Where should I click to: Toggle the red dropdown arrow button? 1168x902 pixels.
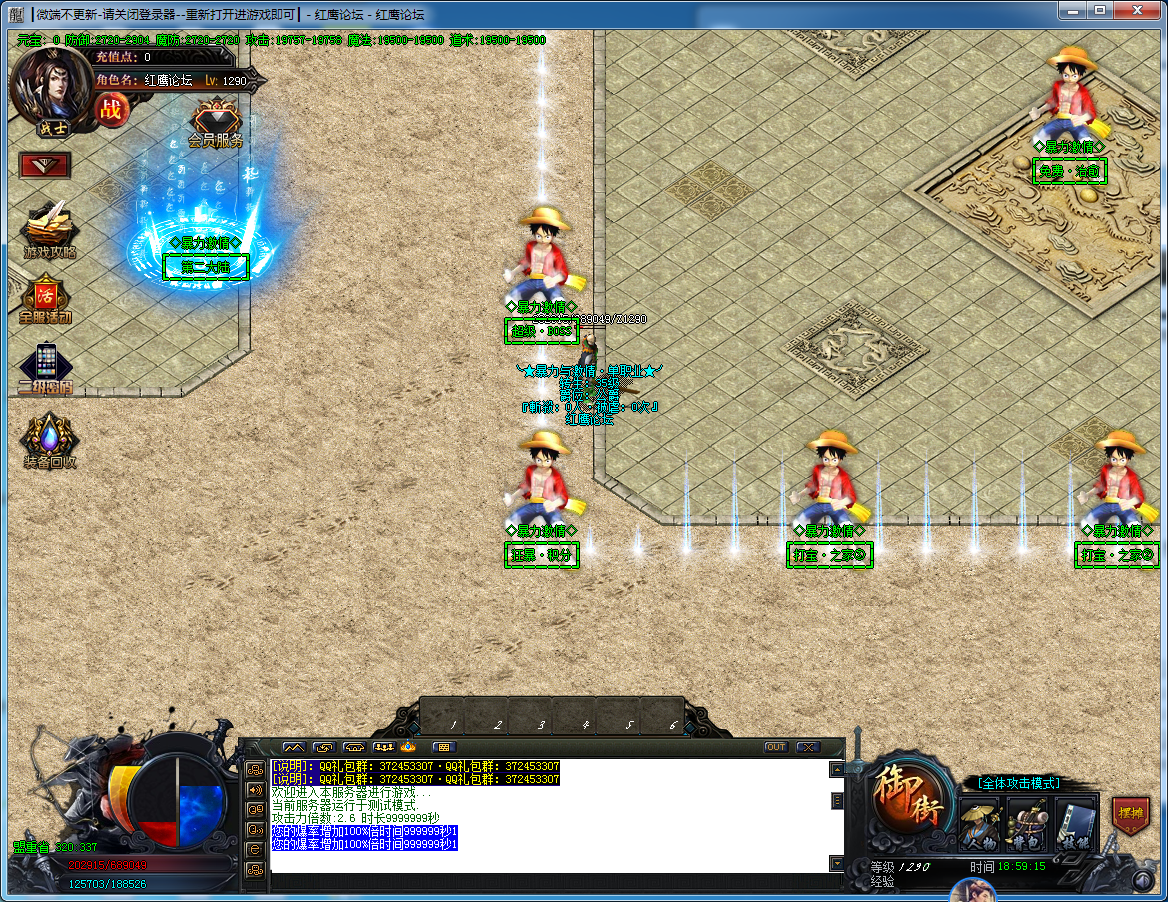coord(45,165)
